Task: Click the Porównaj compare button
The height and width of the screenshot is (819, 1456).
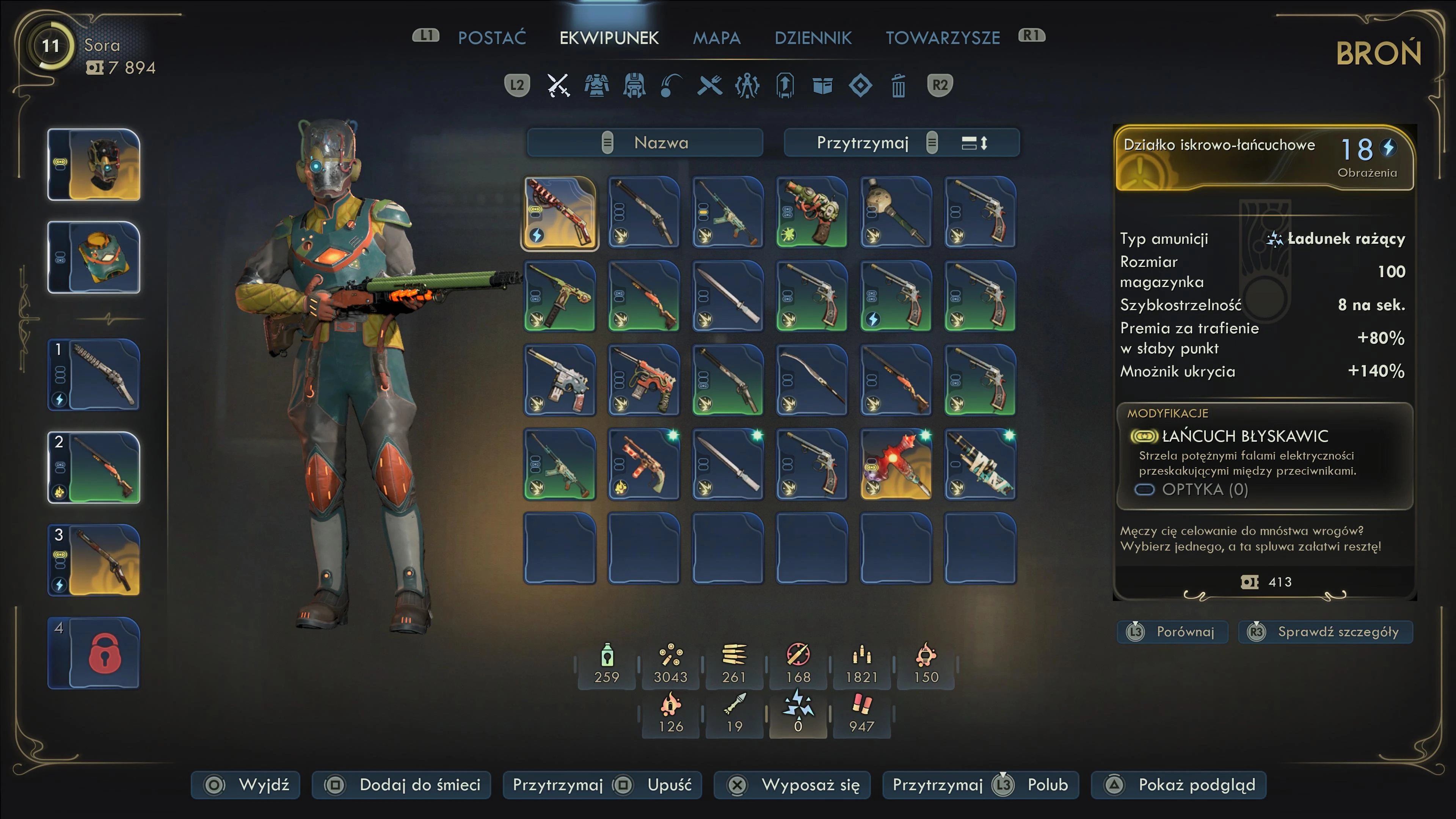Action: coord(1173,631)
